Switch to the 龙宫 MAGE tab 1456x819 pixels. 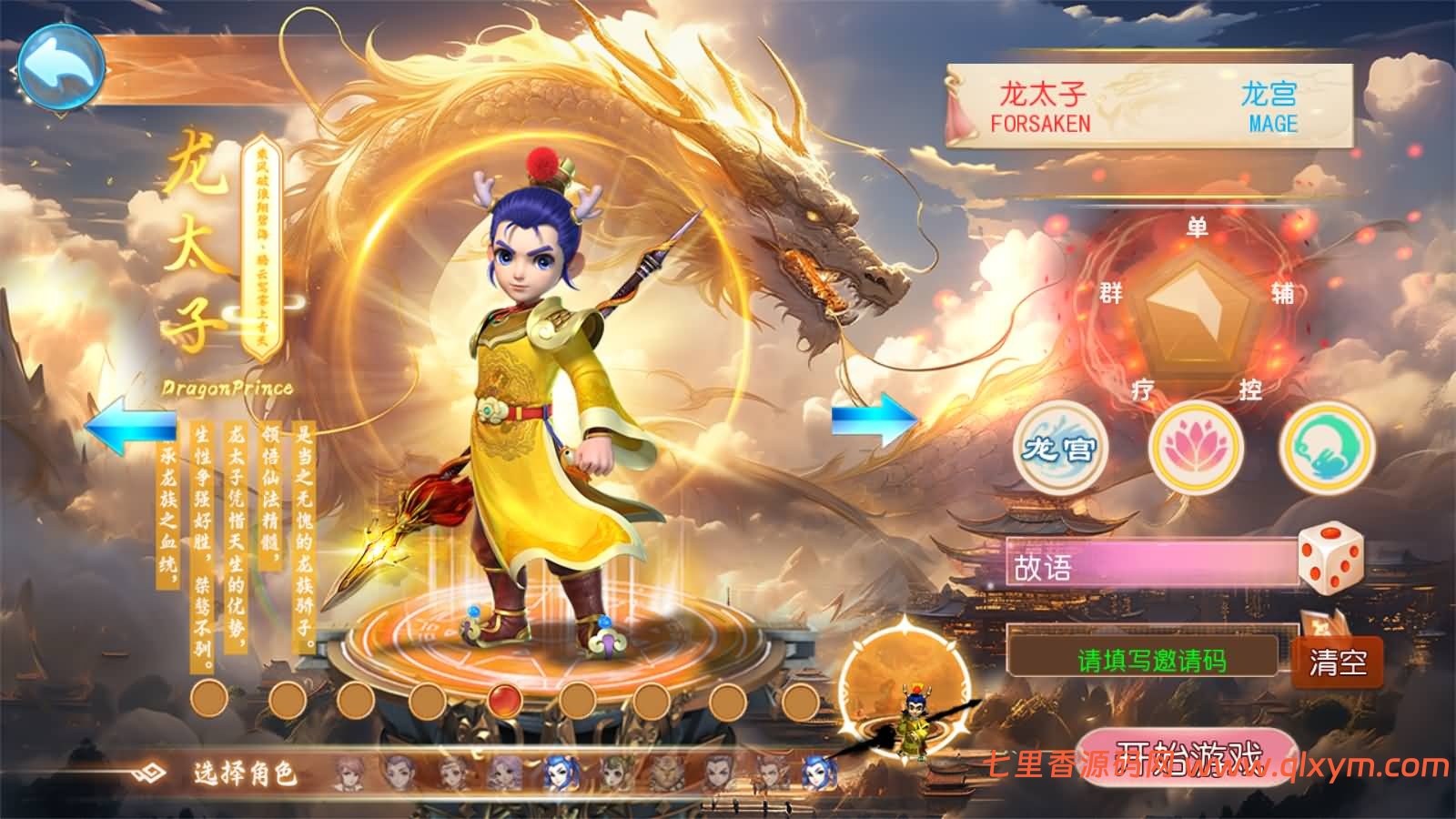pyautogui.click(x=1272, y=104)
